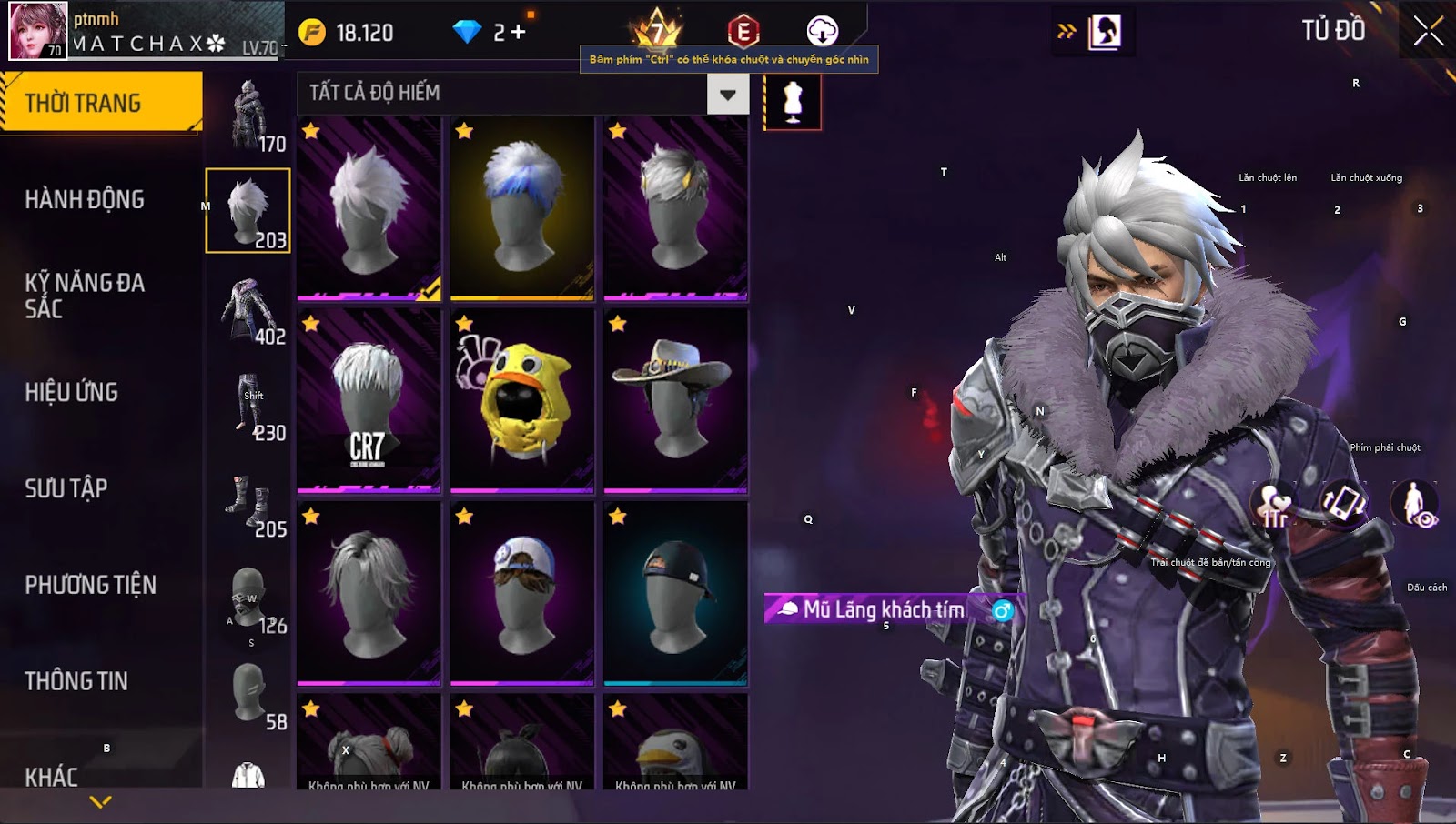Equip the cowboy hat item
Image resolution: width=1456 pixels, height=824 pixels.
tap(675, 400)
